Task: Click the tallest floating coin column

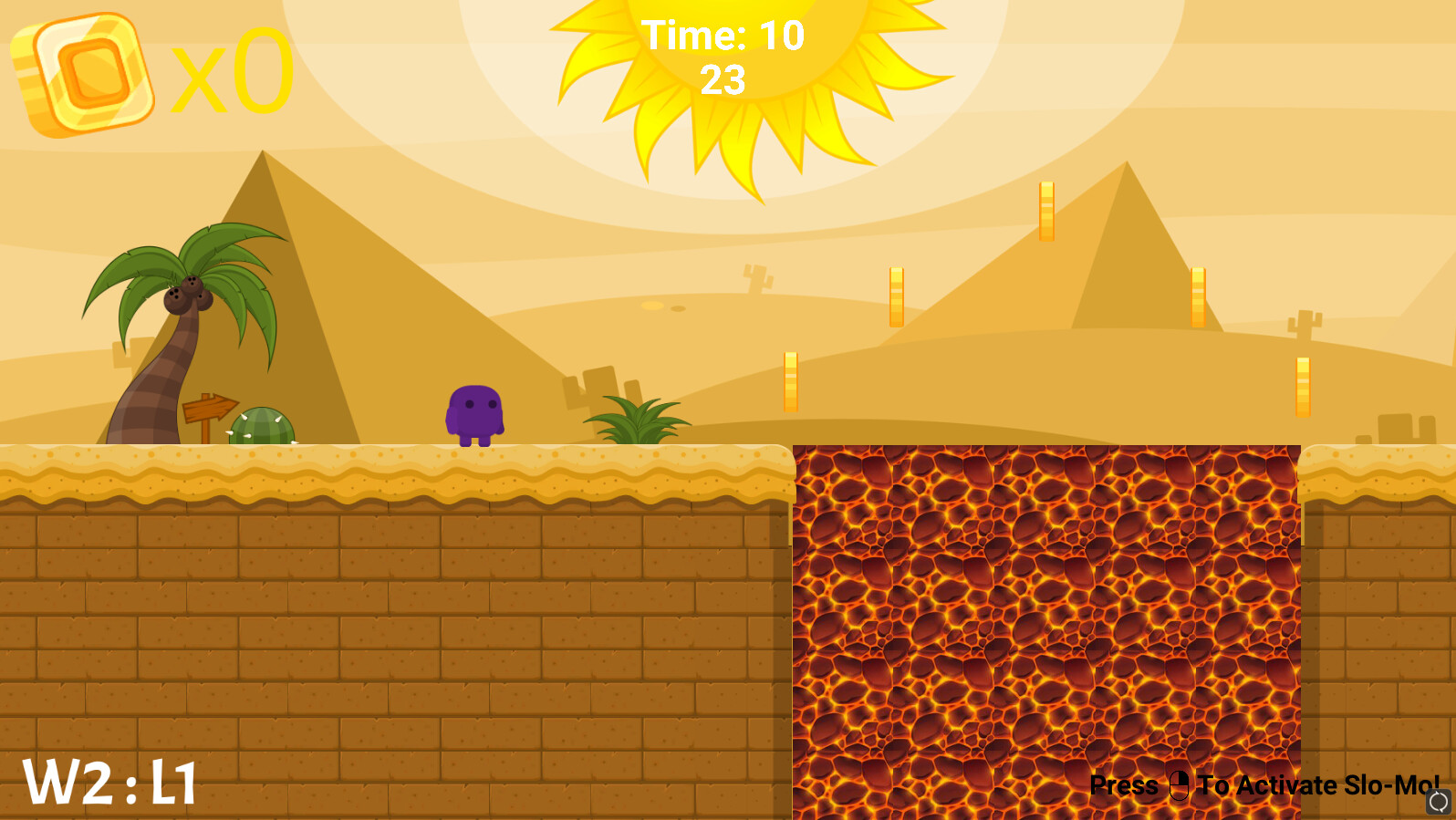Action: (1045, 210)
